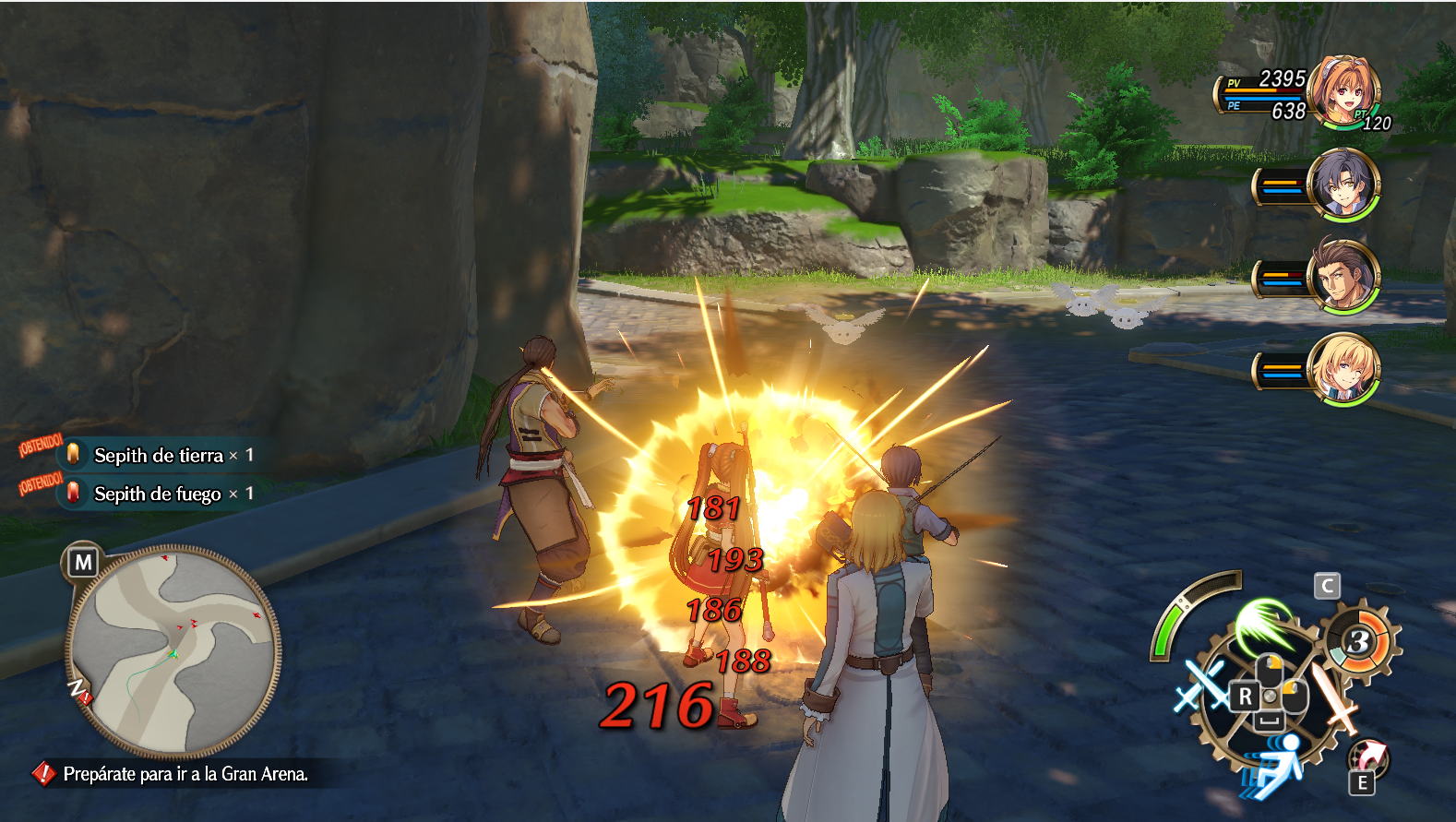
Task: Open the map via the M key badge
Action: point(82,560)
